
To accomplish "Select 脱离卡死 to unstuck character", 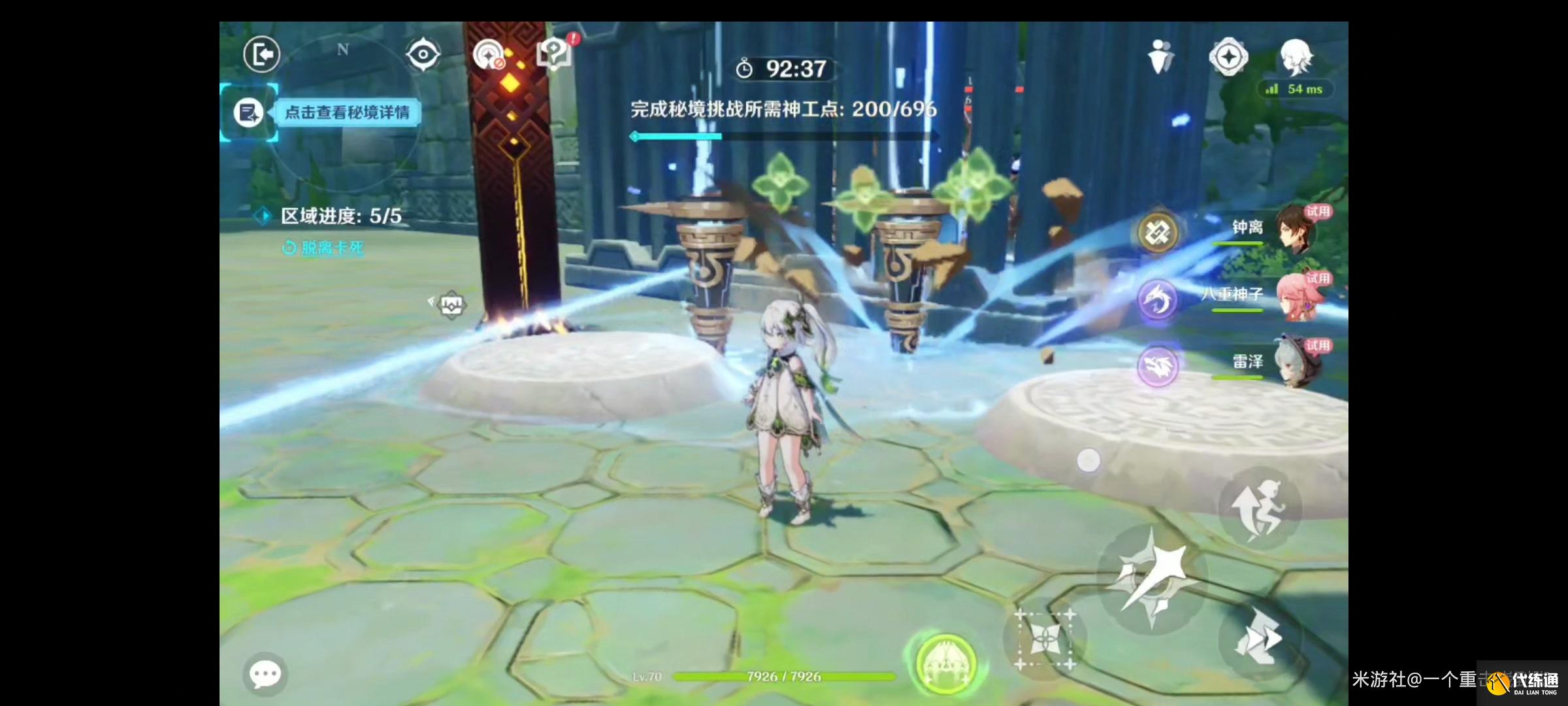I will point(325,248).
